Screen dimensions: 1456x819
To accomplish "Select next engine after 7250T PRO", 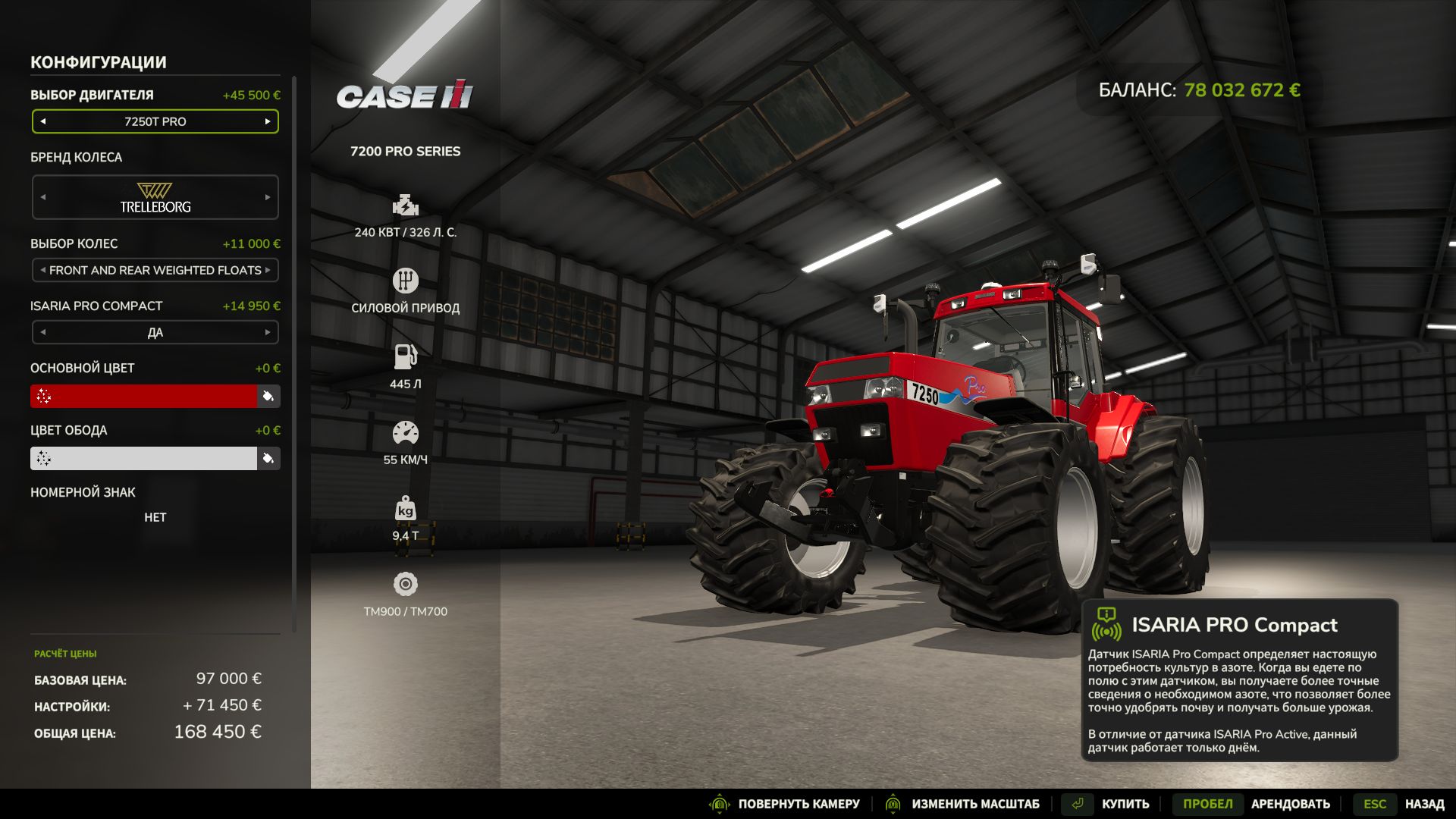I will tap(268, 121).
